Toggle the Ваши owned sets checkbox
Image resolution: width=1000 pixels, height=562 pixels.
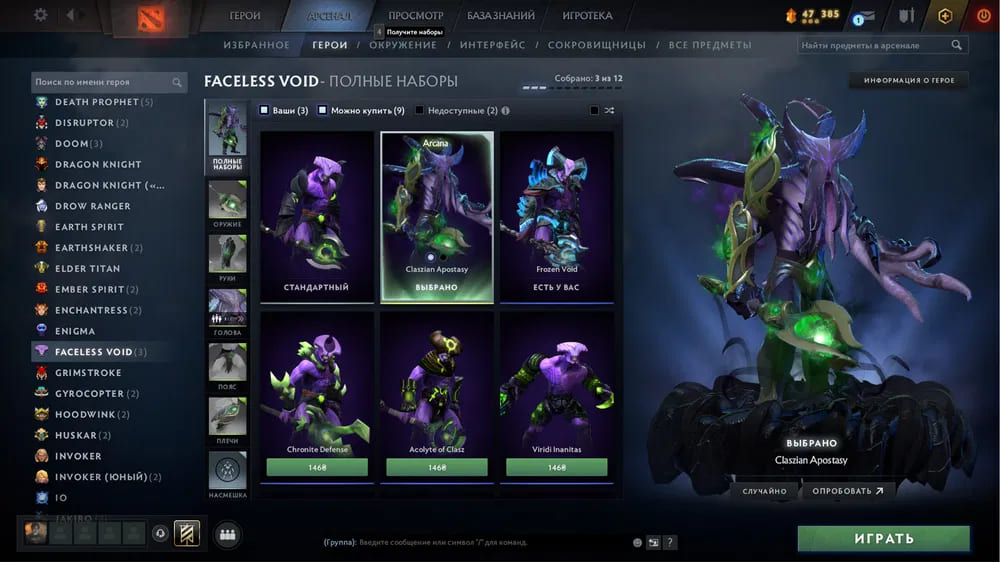point(264,110)
